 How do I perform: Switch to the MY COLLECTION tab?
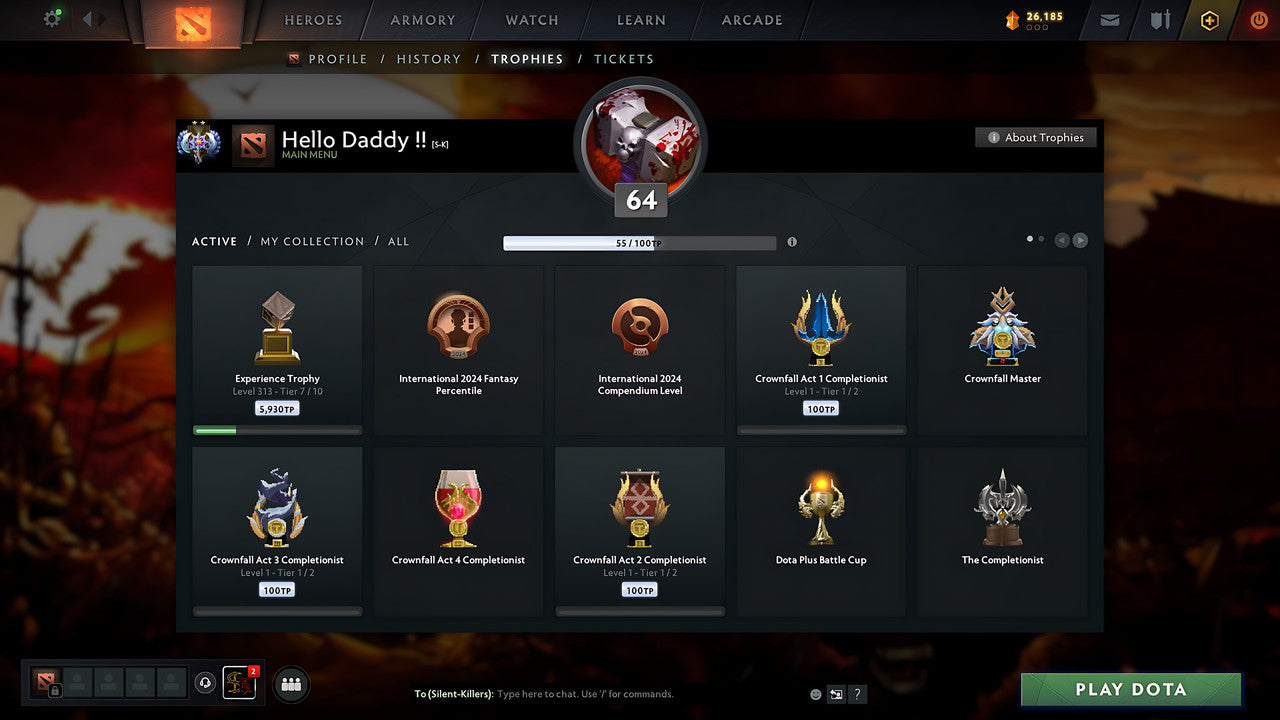click(x=312, y=241)
